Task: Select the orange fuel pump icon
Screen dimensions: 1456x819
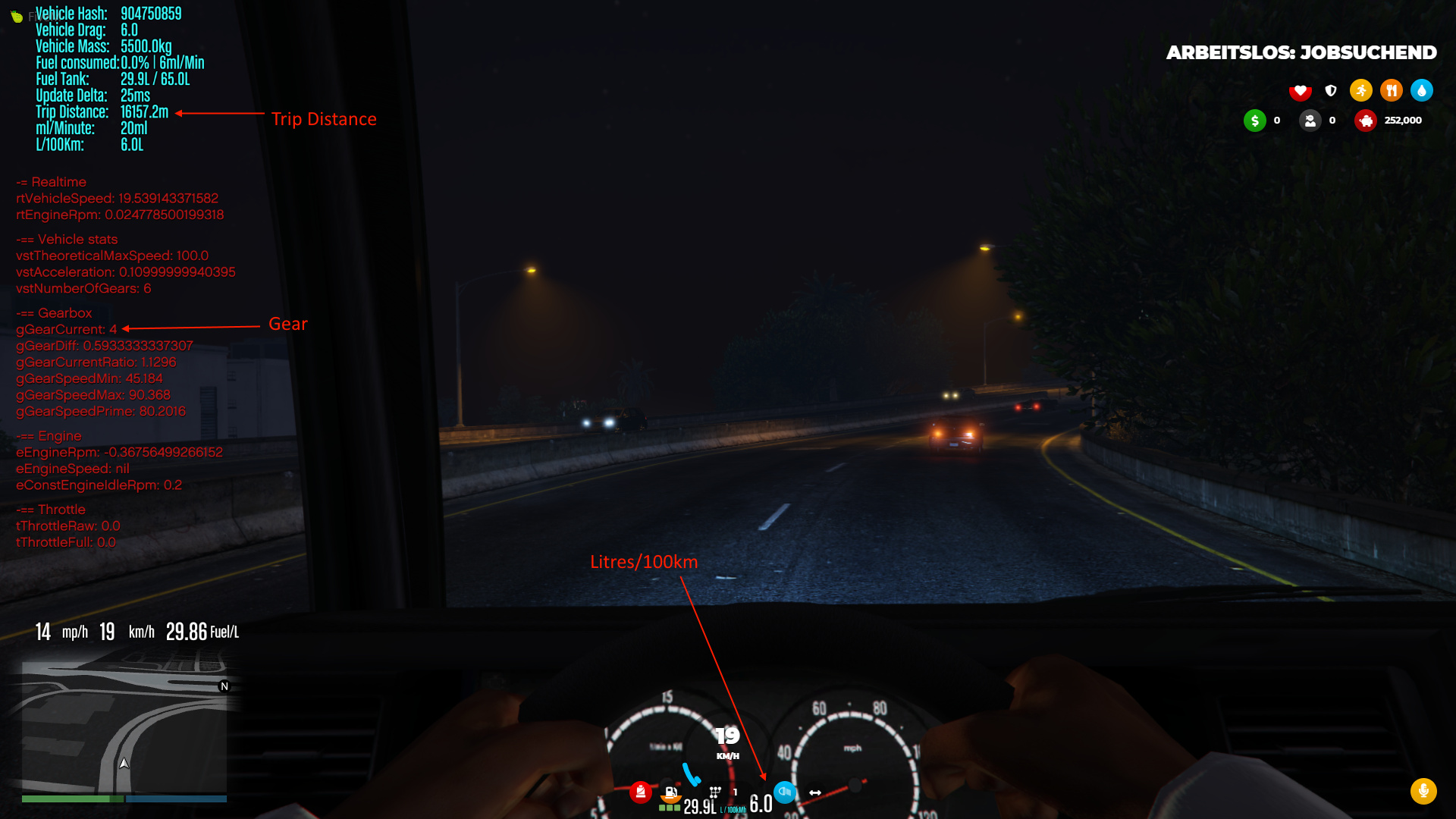Action: click(670, 795)
